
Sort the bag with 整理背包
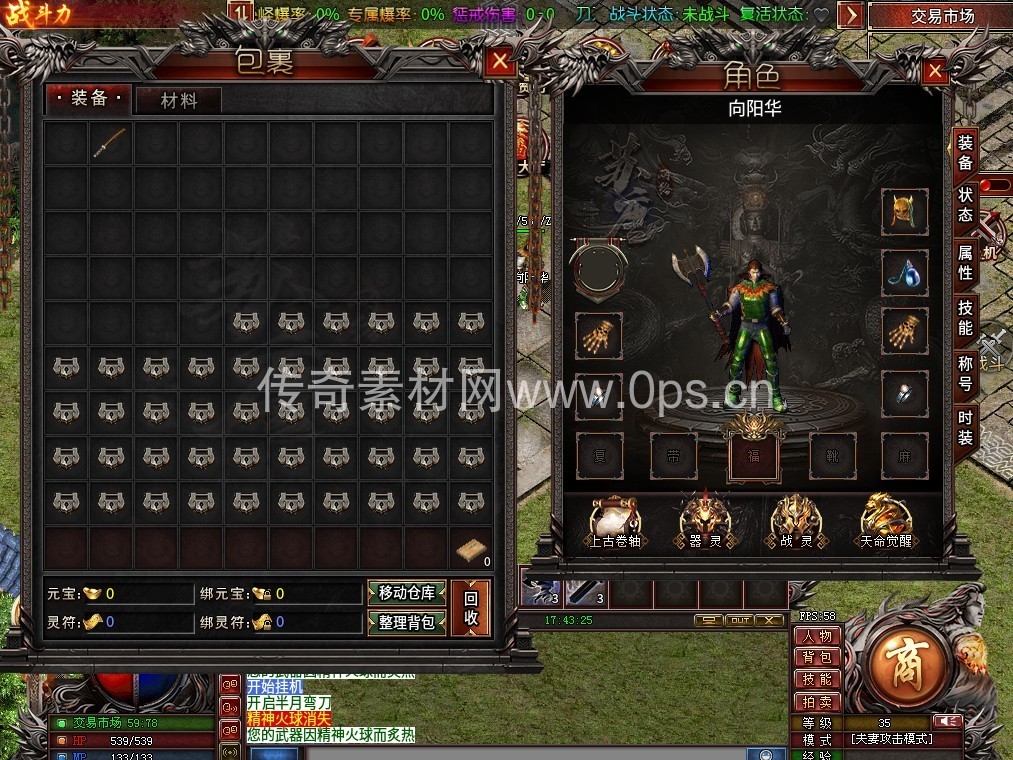click(406, 622)
